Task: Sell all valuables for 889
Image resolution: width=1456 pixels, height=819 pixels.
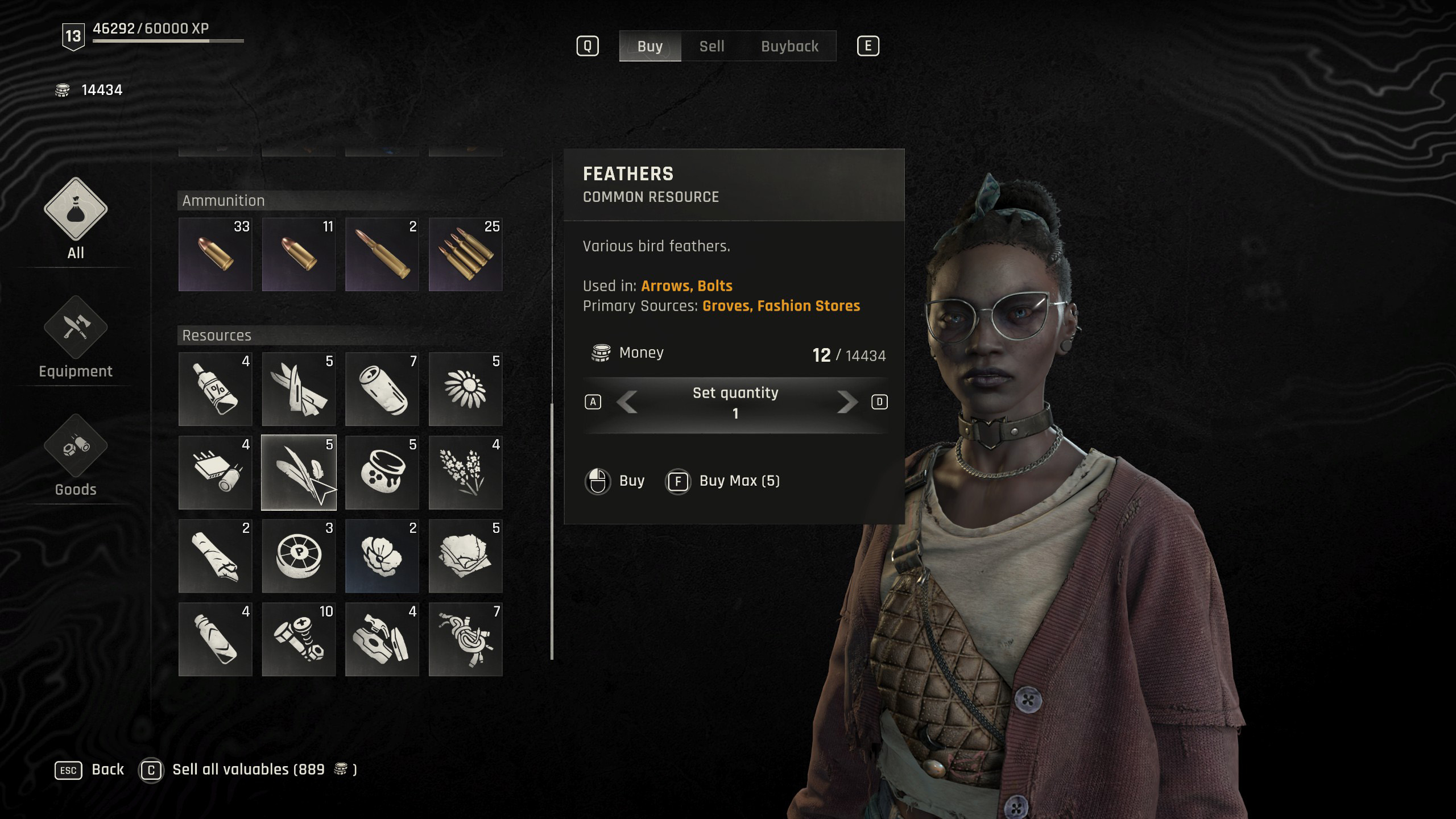Action: (248, 770)
